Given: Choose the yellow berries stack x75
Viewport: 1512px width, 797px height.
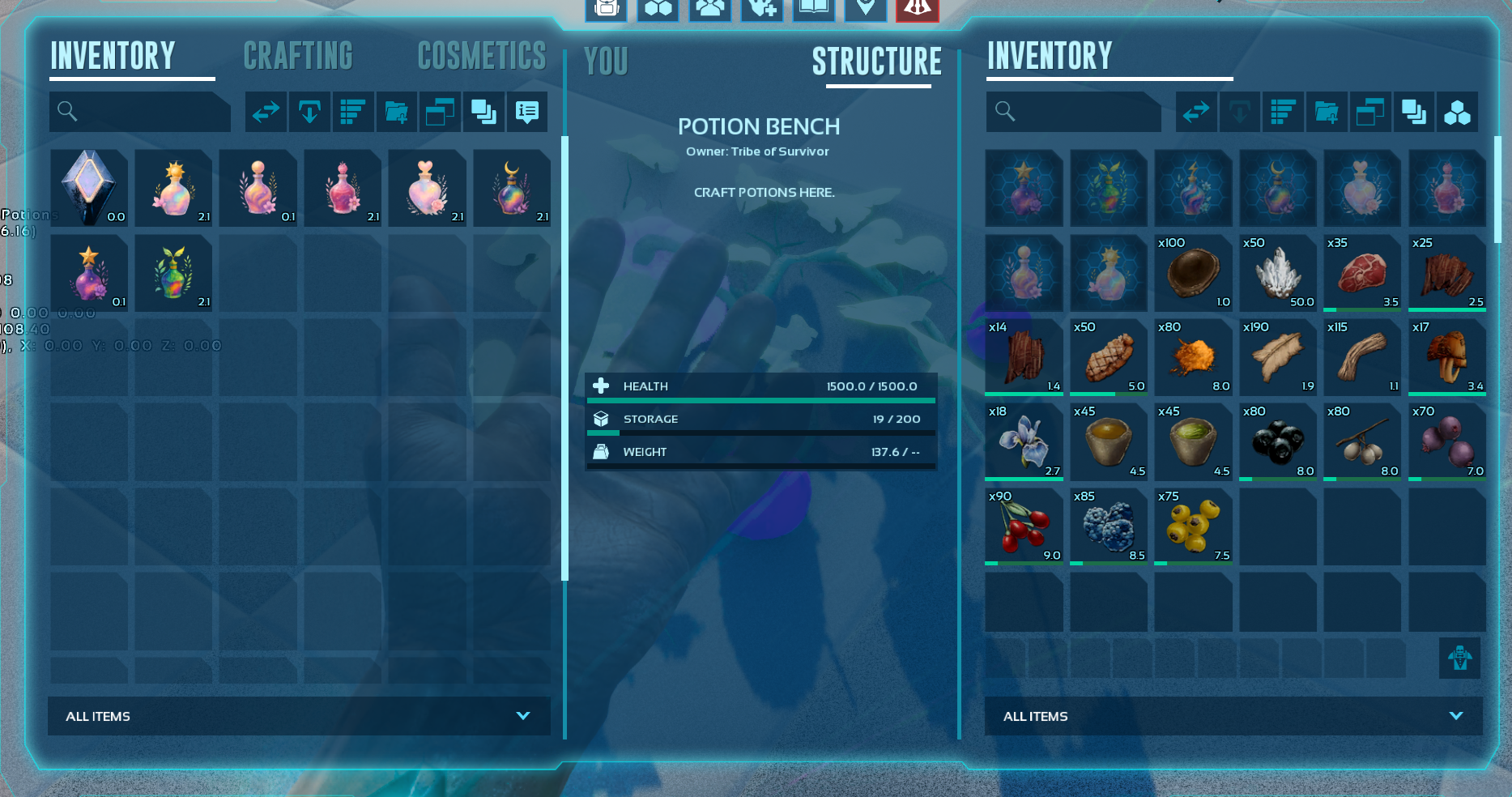Looking at the screenshot, I should (x=1193, y=526).
